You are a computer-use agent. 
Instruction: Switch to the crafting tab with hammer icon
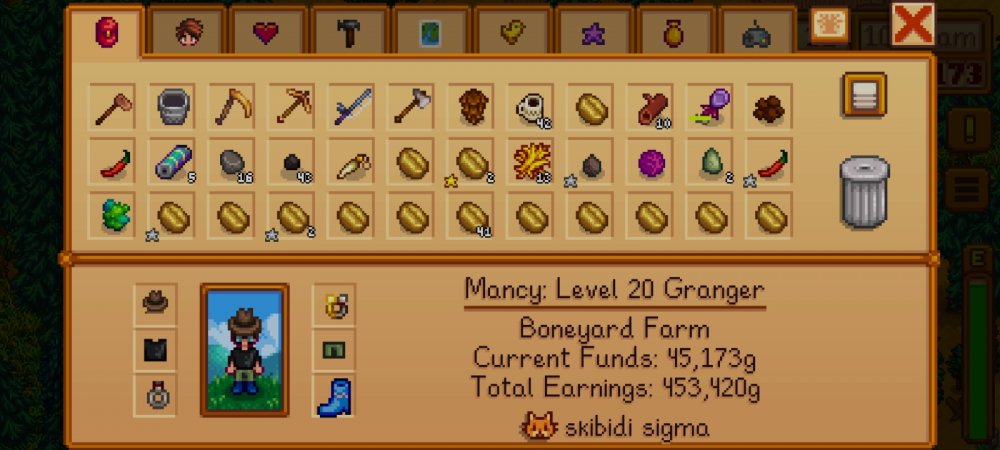click(x=349, y=34)
